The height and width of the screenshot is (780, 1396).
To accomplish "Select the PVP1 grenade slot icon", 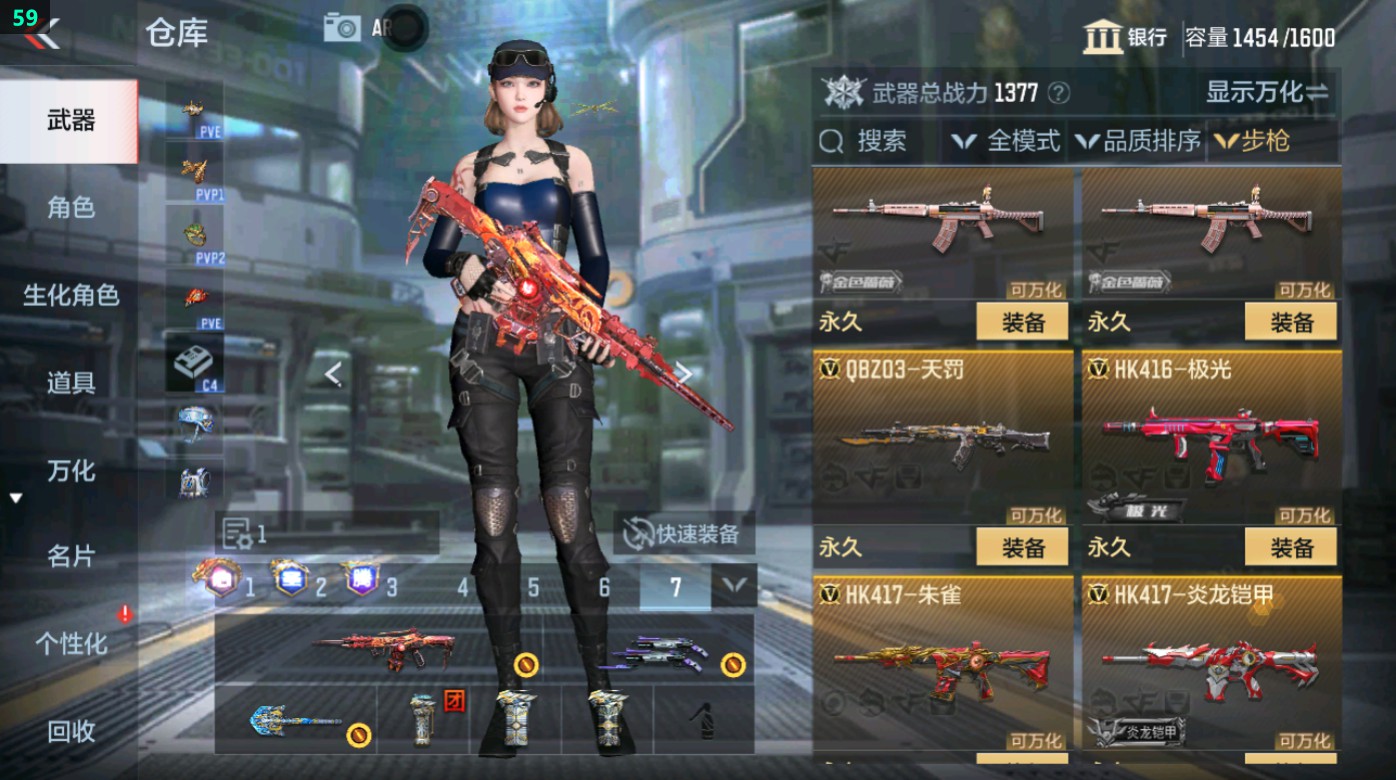I will (193, 173).
